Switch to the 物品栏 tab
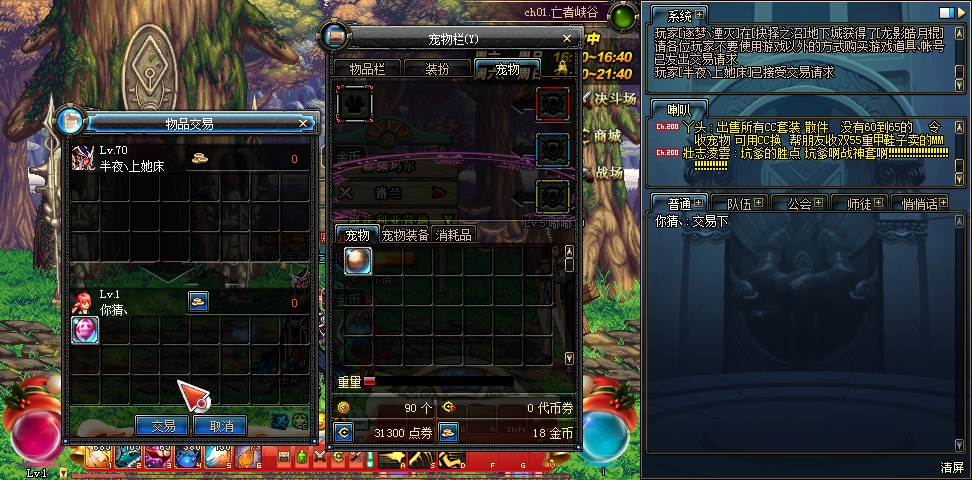972x480 pixels. click(x=373, y=69)
